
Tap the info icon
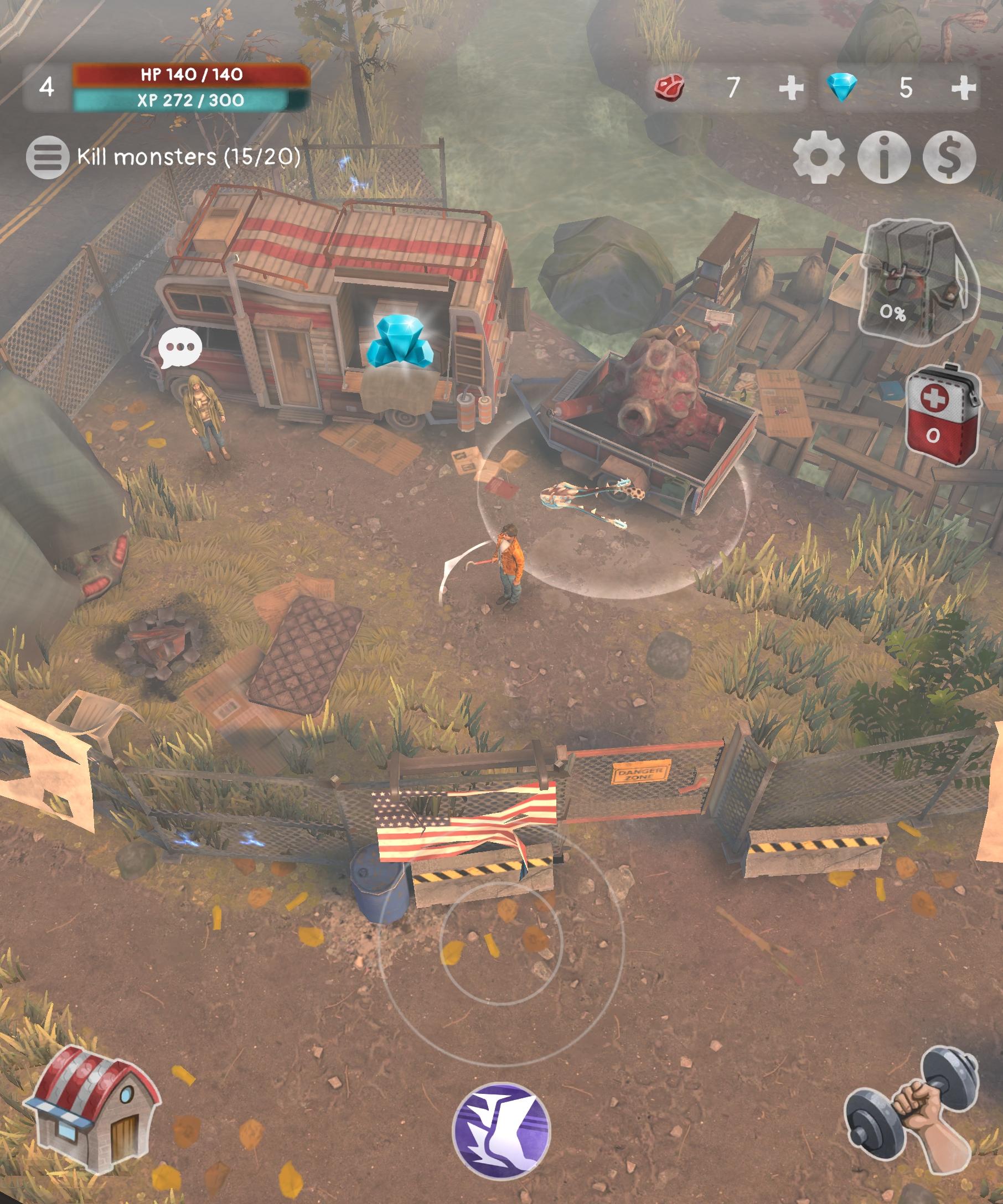(886, 158)
